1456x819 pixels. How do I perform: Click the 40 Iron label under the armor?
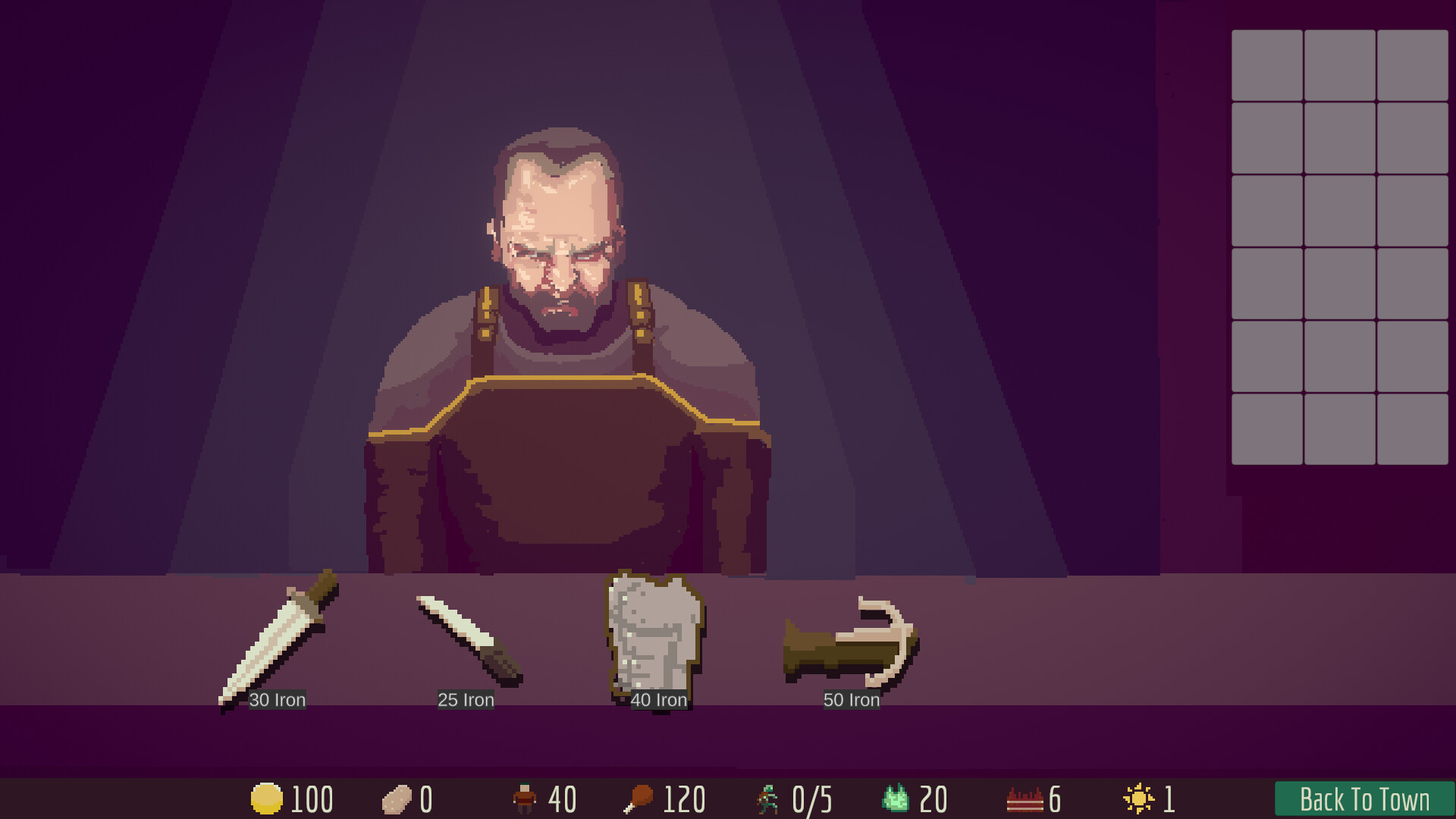[660, 700]
